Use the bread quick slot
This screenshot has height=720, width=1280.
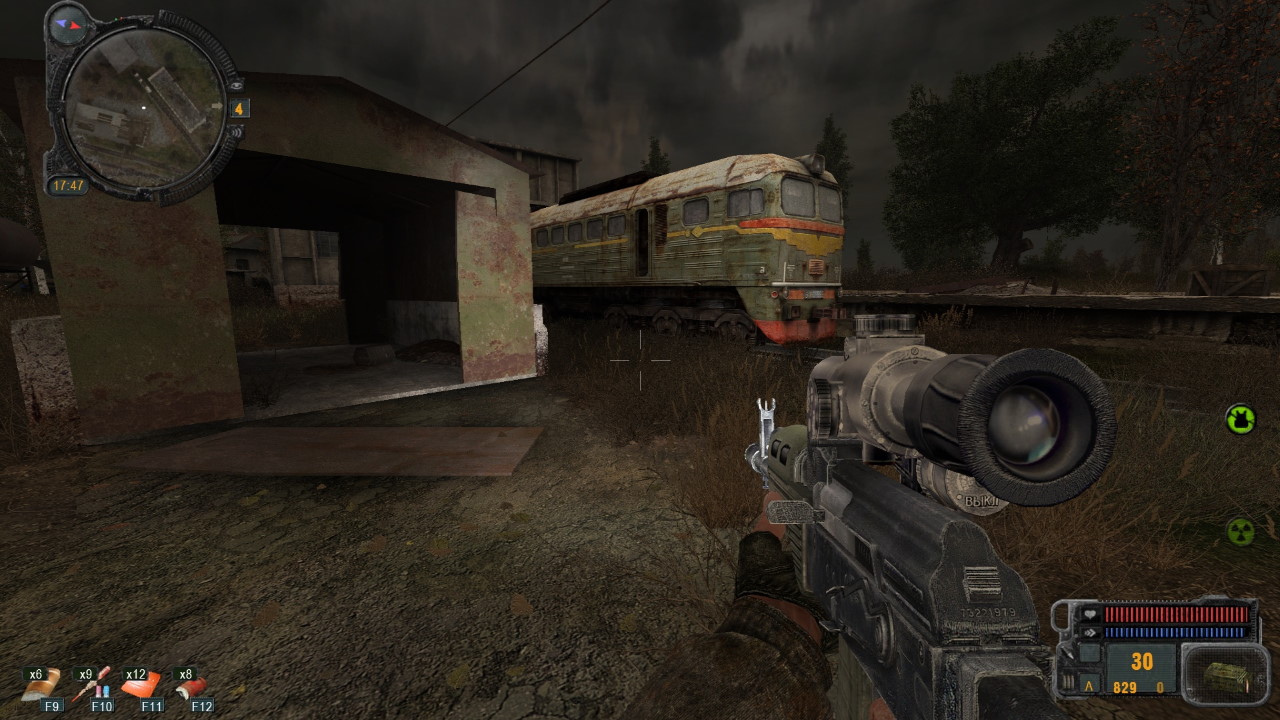(x=42, y=686)
